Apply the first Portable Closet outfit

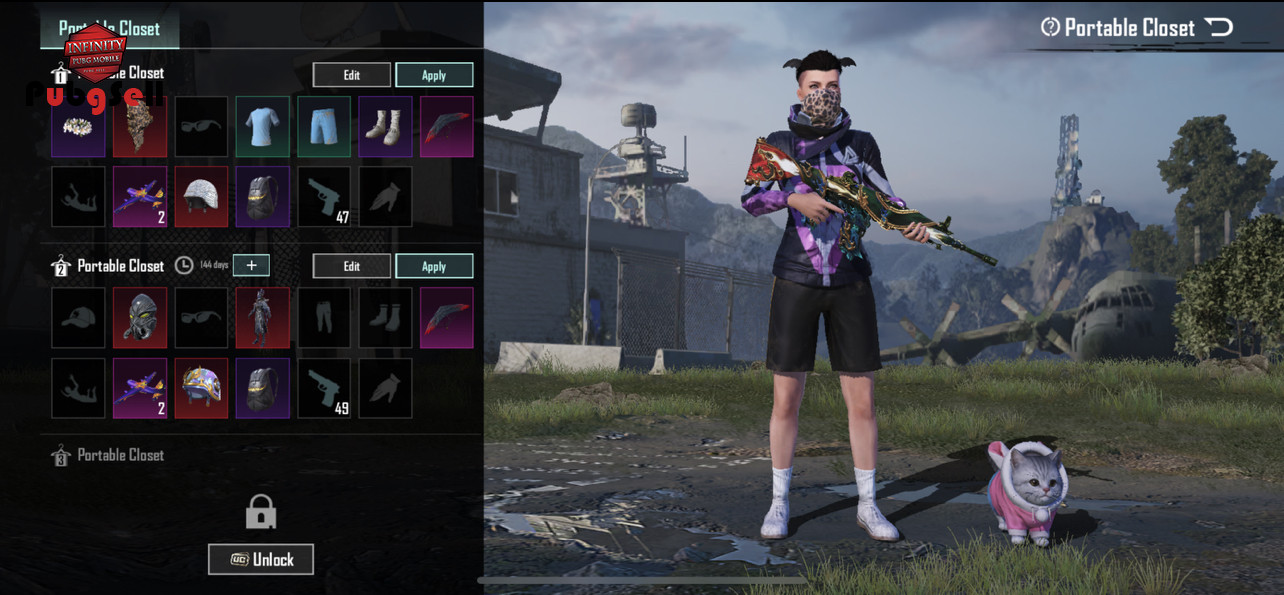[434, 75]
